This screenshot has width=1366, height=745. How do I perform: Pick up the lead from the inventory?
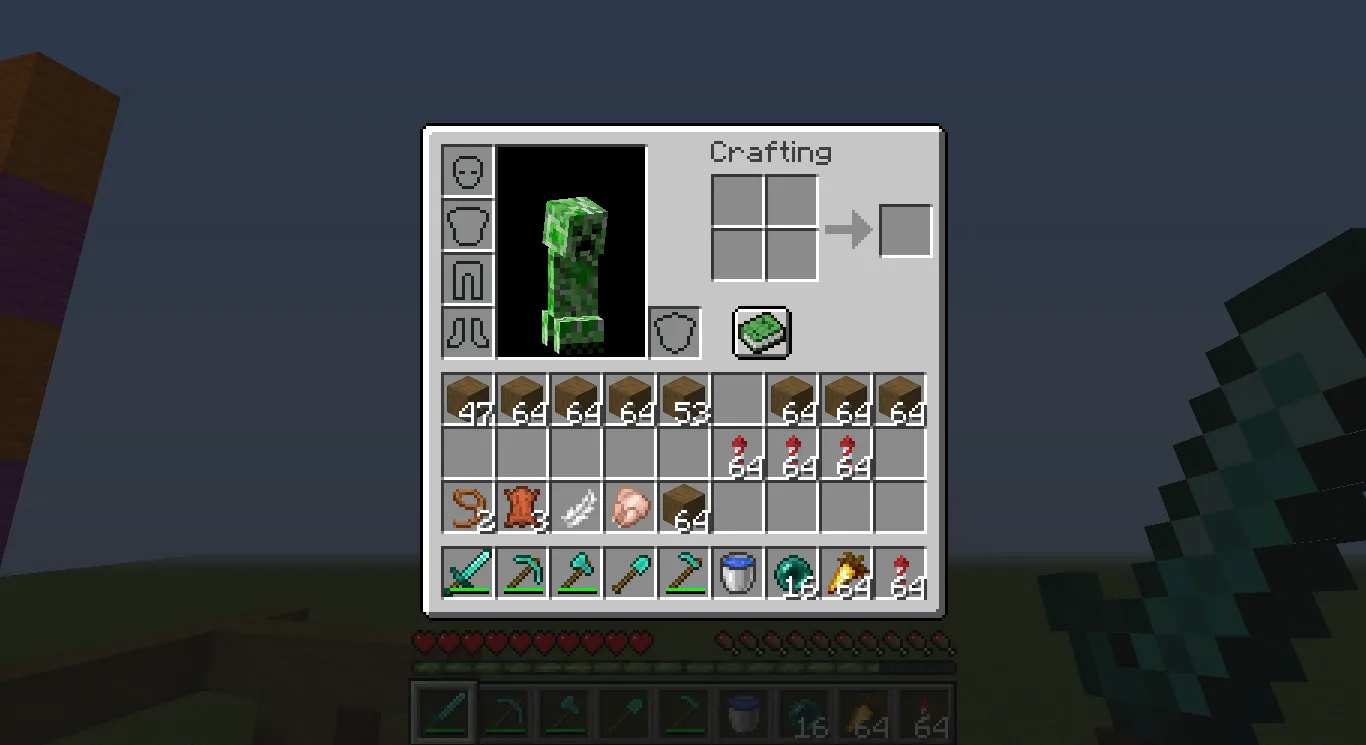coord(466,507)
